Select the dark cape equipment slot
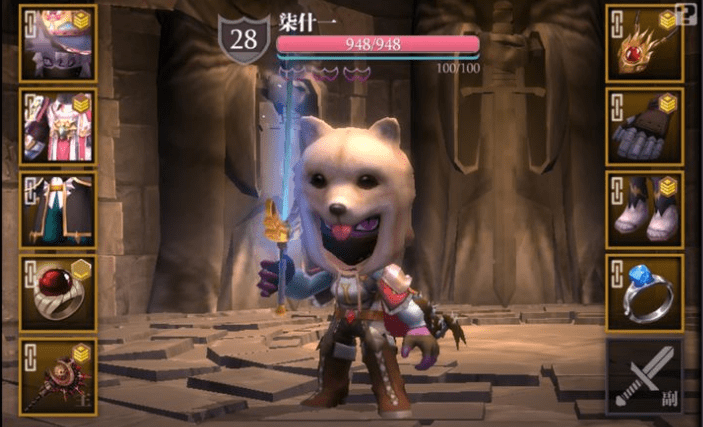This screenshot has height=427, width=703. point(58,209)
